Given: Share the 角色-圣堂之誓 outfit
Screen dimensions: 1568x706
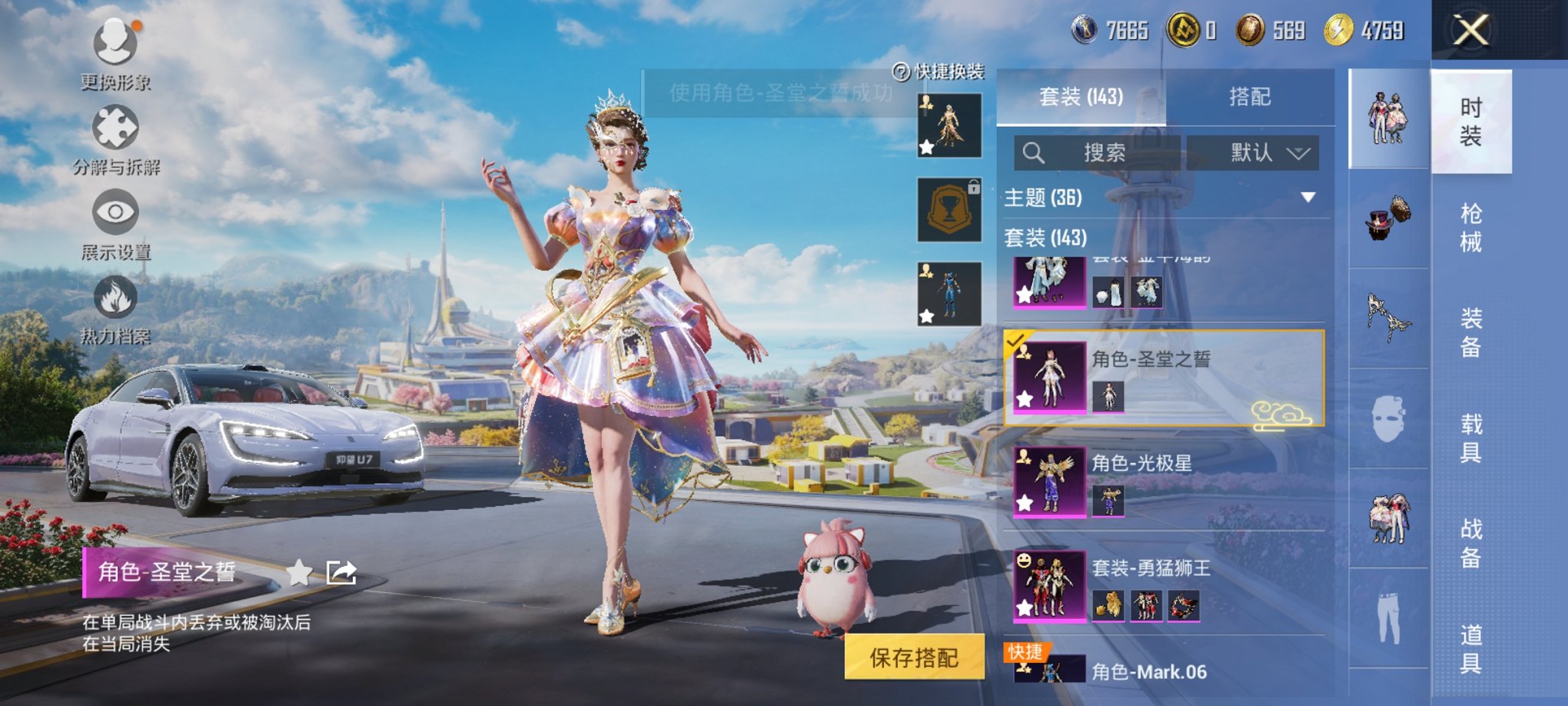Looking at the screenshot, I should [341, 572].
